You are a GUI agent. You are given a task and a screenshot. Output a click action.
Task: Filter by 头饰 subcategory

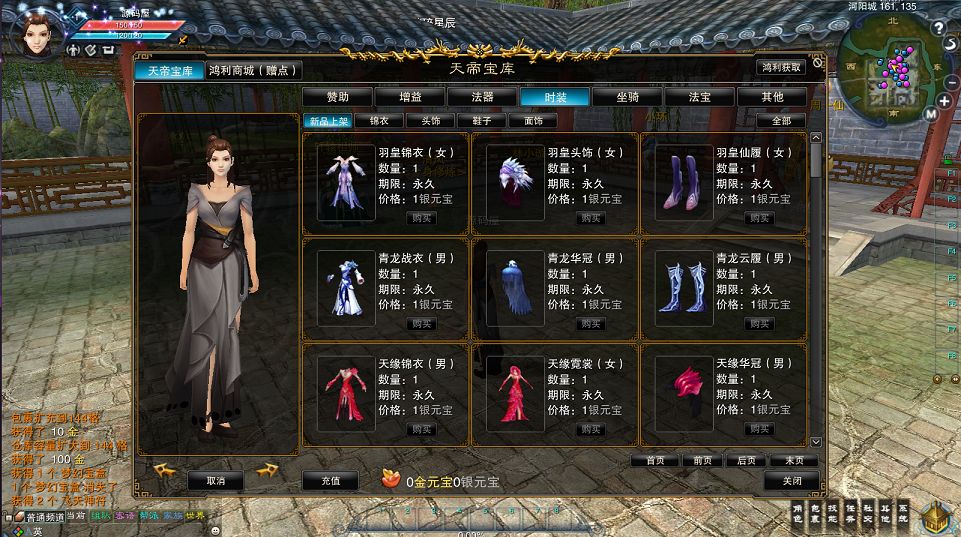point(431,120)
